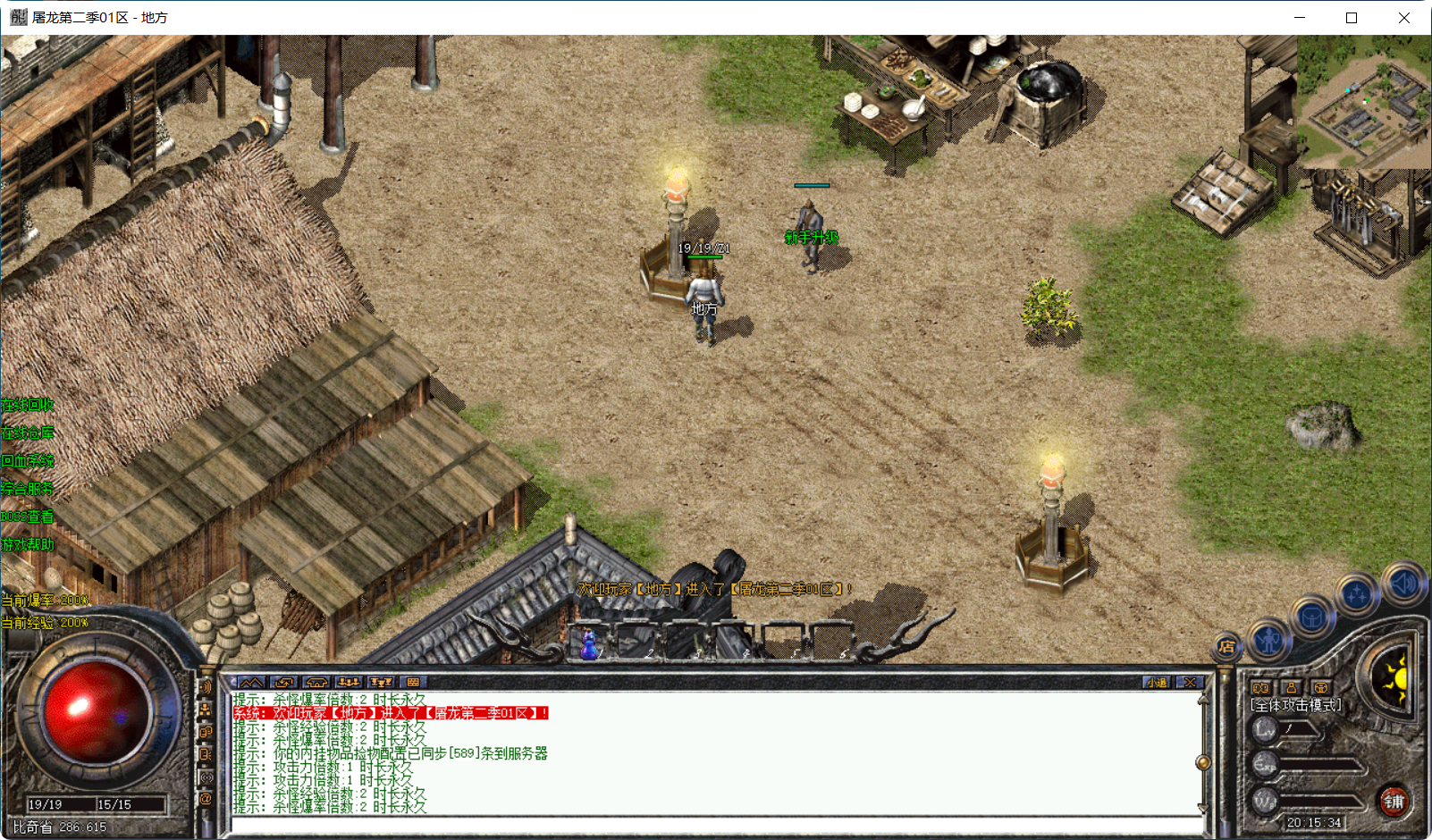Toggle the mountain scene icon in chat toolbar

coord(250,682)
